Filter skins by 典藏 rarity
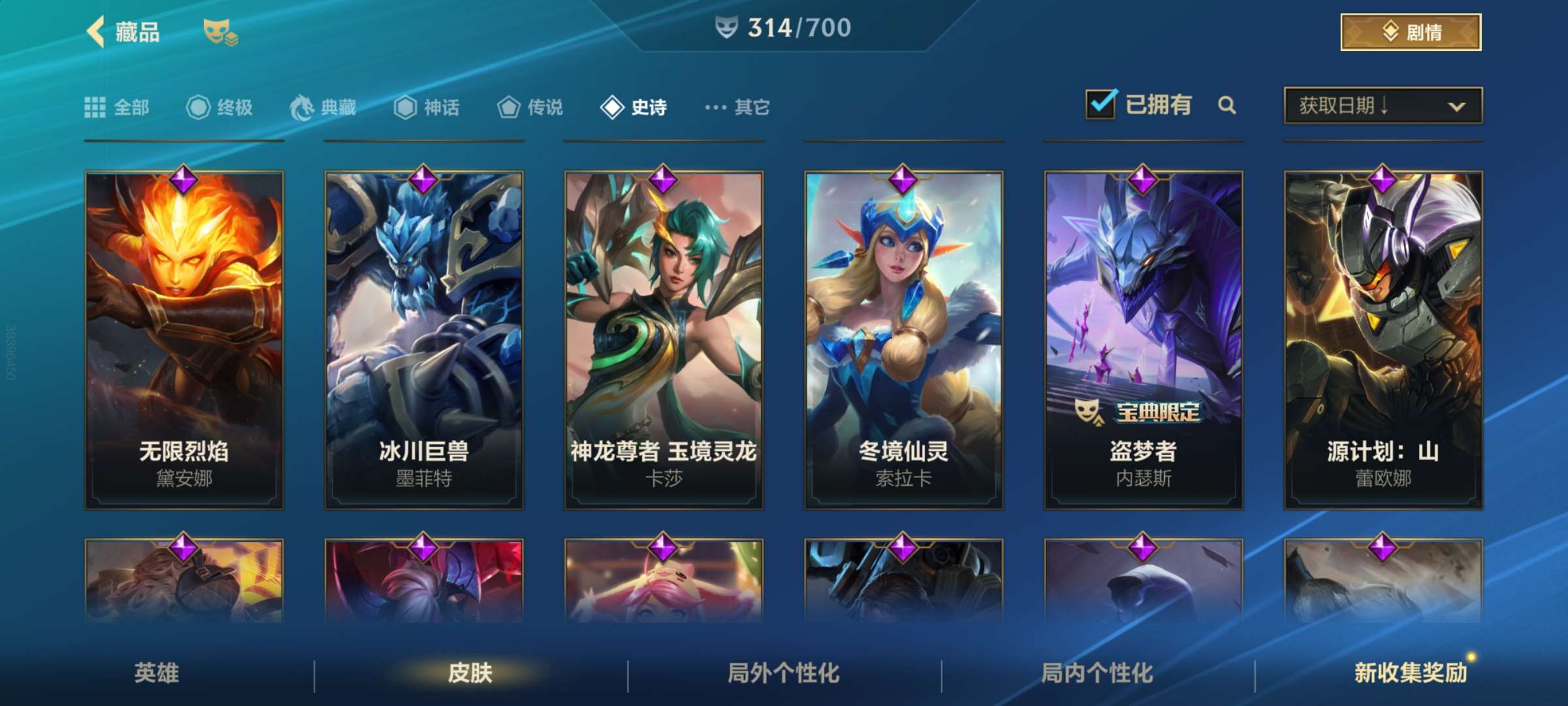This screenshot has width=1568, height=706. click(323, 107)
